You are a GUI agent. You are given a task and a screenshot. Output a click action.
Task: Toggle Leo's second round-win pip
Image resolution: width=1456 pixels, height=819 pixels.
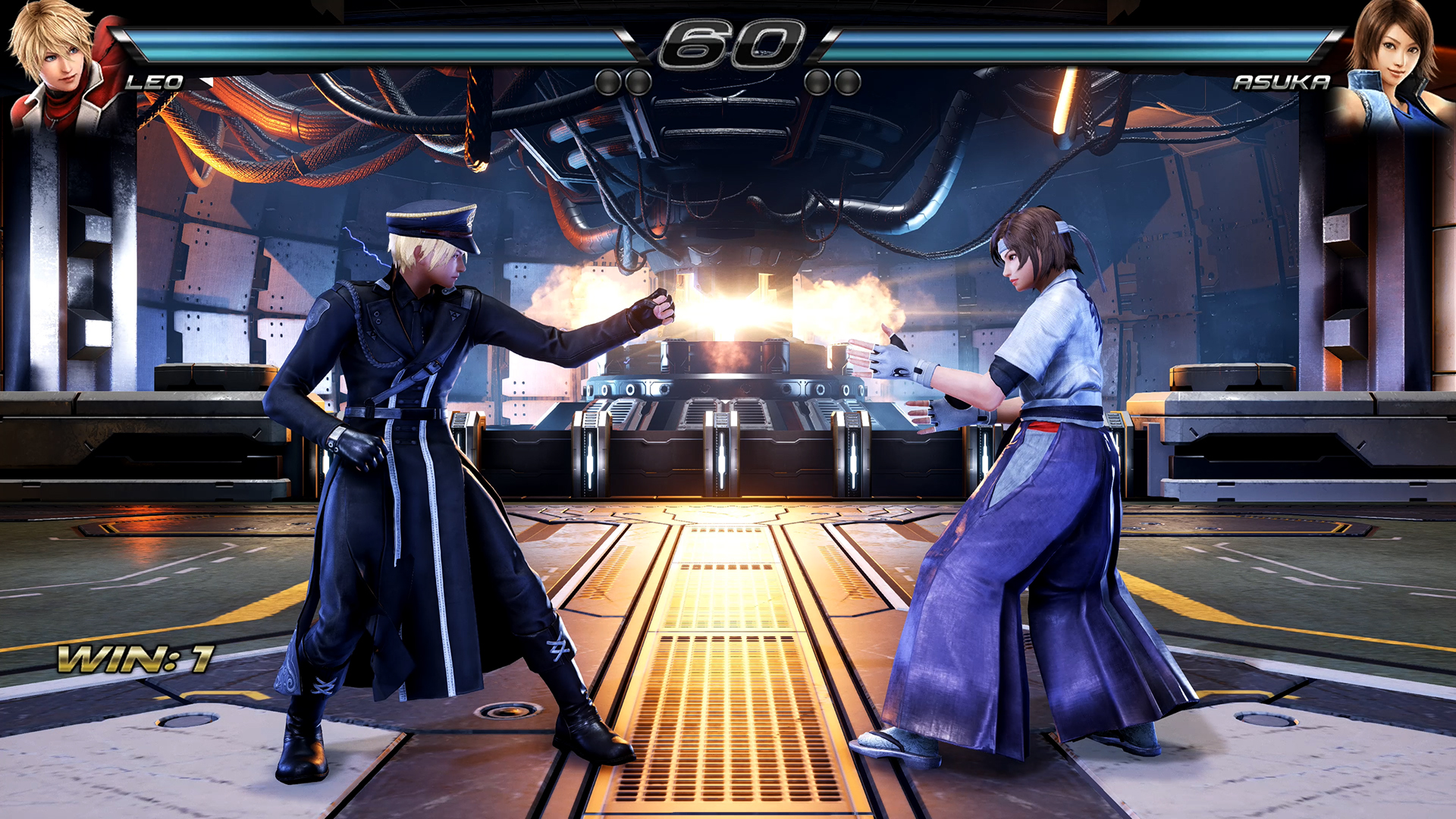(639, 81)
